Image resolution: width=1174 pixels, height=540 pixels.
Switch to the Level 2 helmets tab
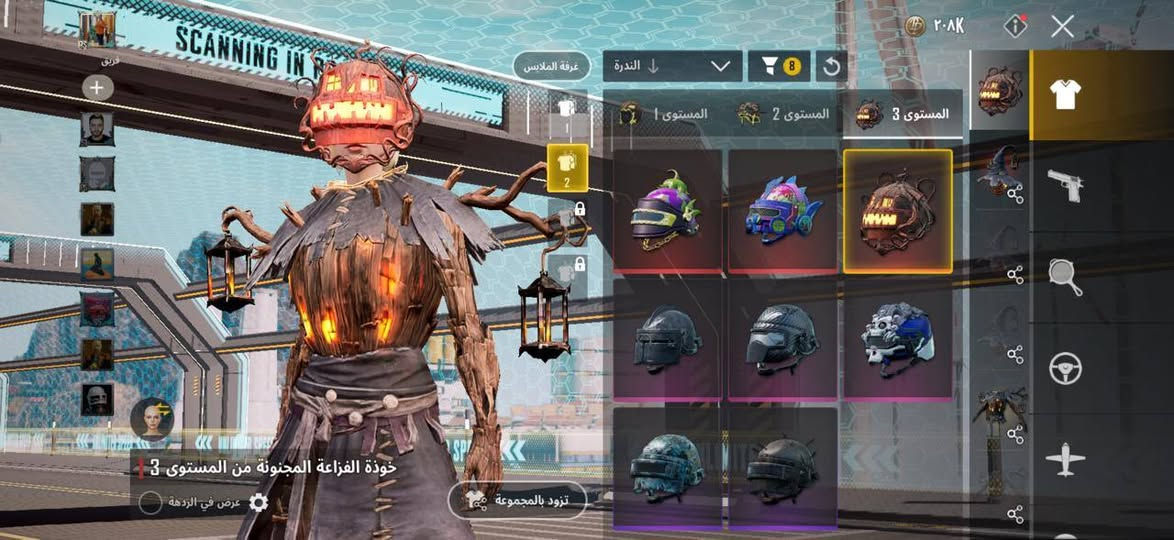click(784, 114)
